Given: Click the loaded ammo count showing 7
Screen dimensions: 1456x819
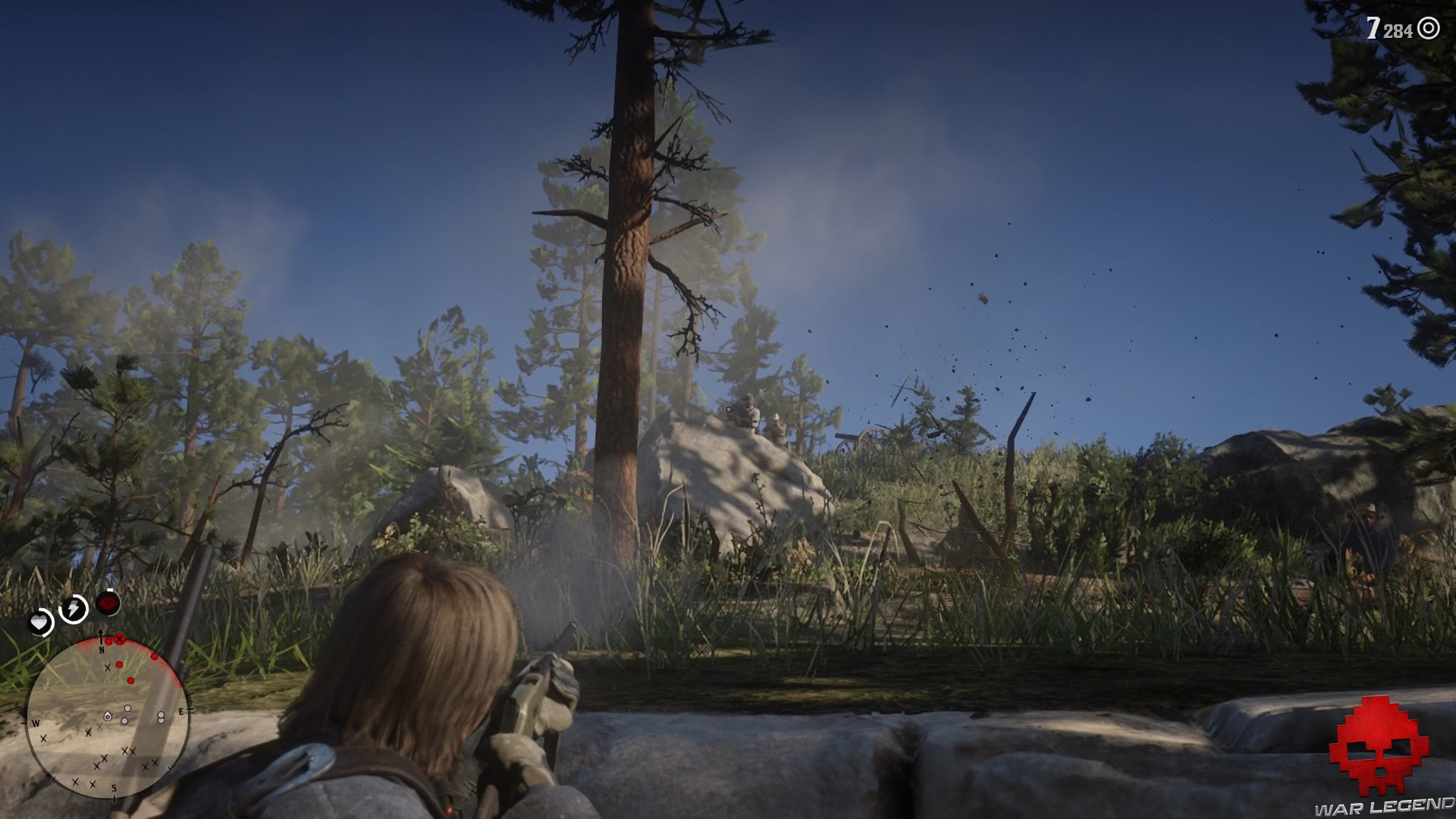Looking at the screenshot, I should (1373, 27).
